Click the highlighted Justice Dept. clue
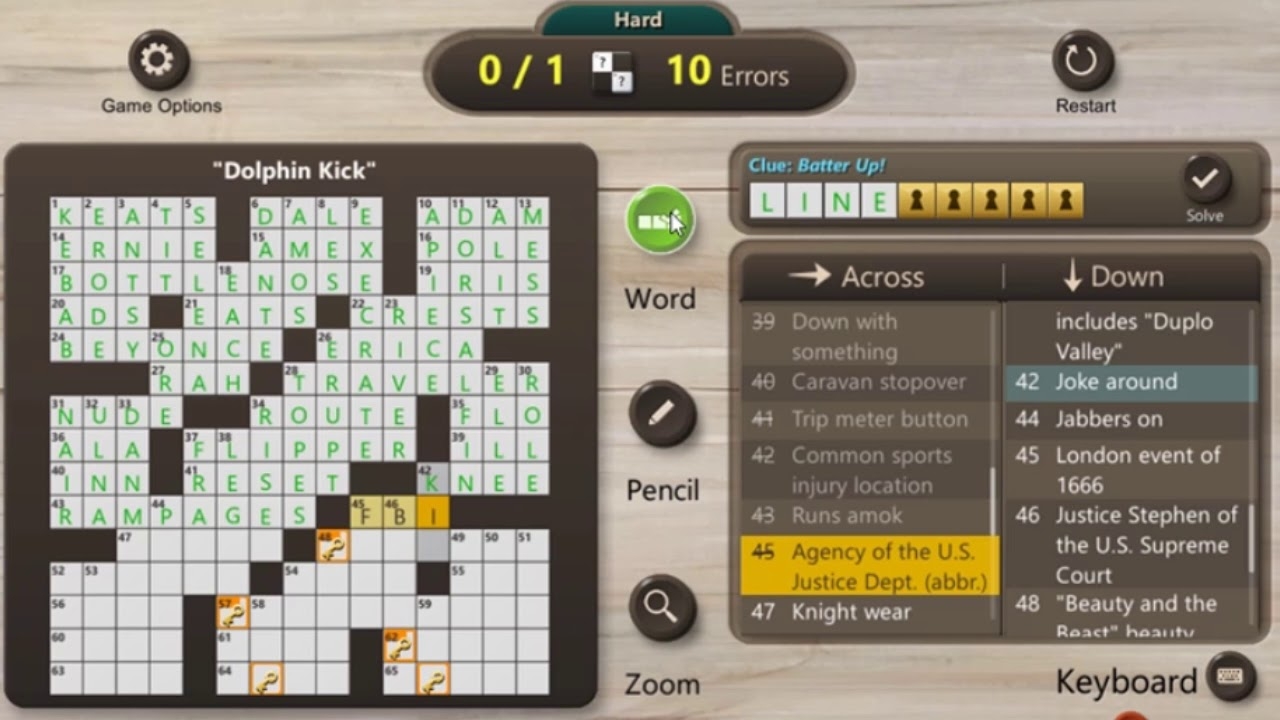 click(868, 567)
